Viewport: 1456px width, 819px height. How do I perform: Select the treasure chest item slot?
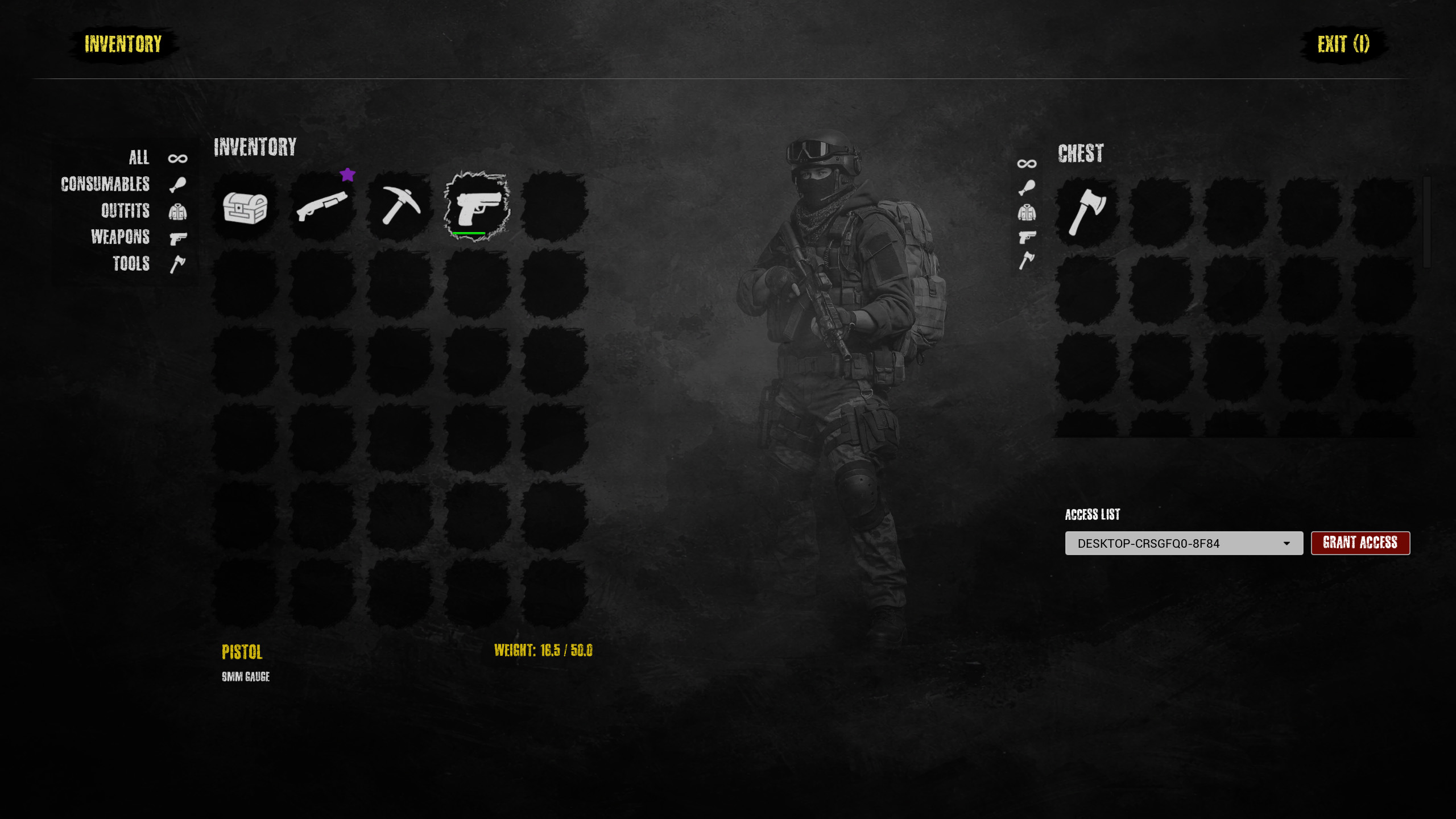(x=245, y=208)
